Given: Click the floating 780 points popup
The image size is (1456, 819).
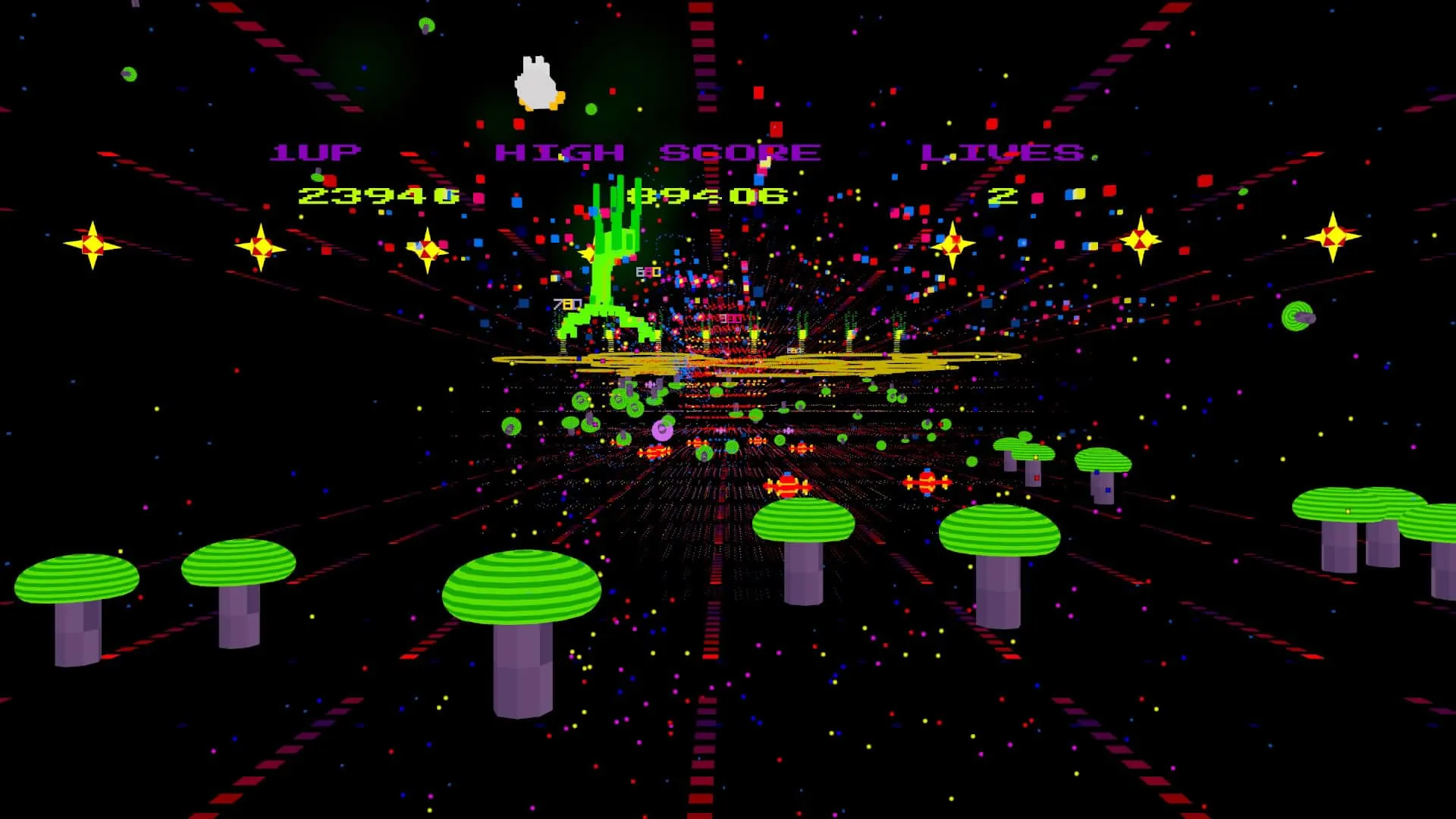Looking at the screenshot, I should pos(567,304).
